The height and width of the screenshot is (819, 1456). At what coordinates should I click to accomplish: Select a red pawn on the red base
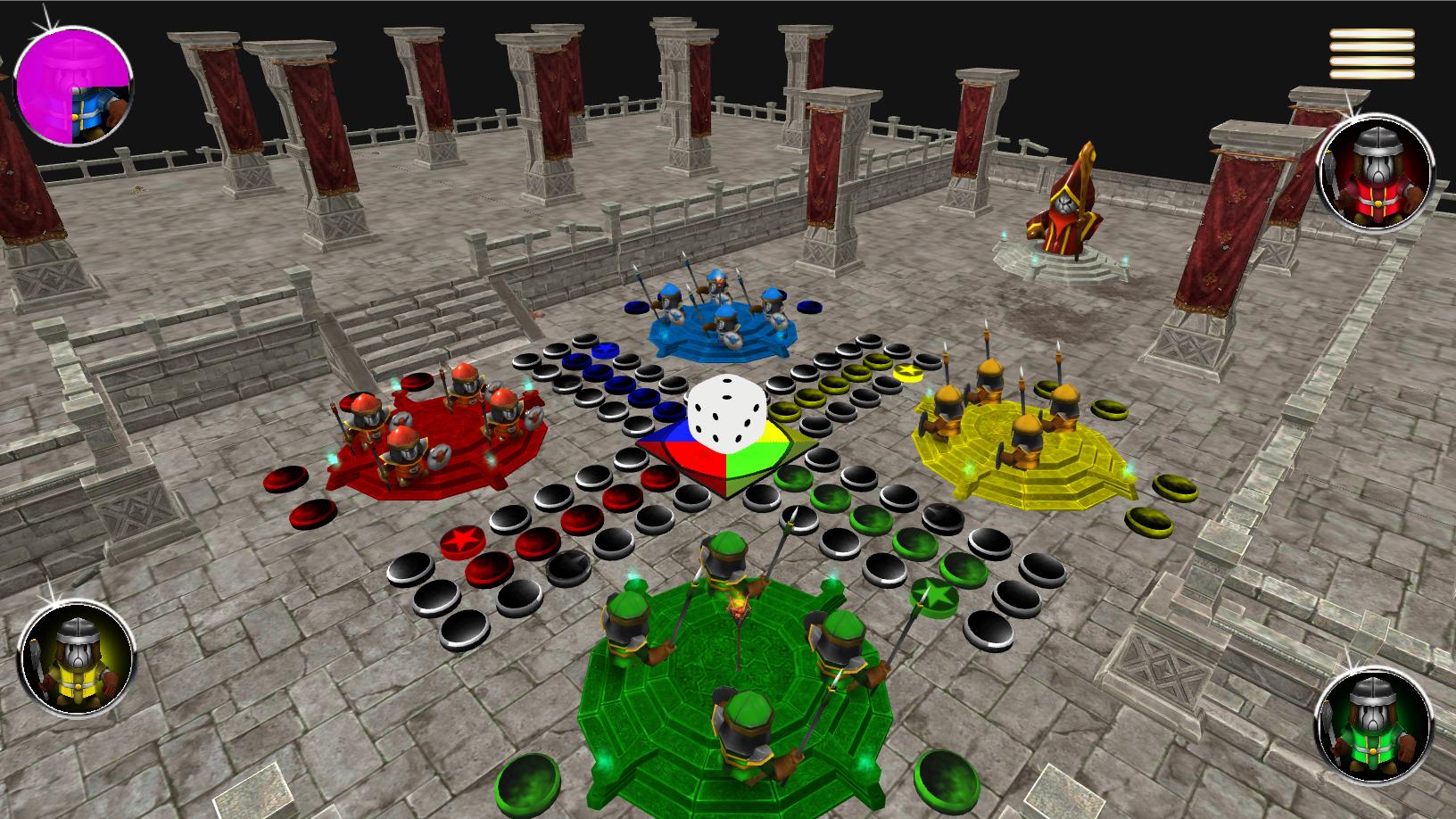[x=401, y=446]
